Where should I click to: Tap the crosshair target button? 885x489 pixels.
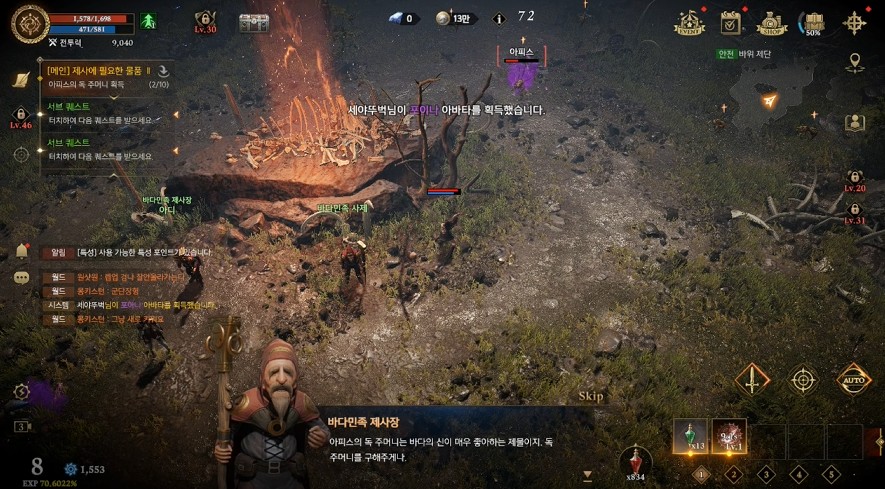click(x=803, y=379)
